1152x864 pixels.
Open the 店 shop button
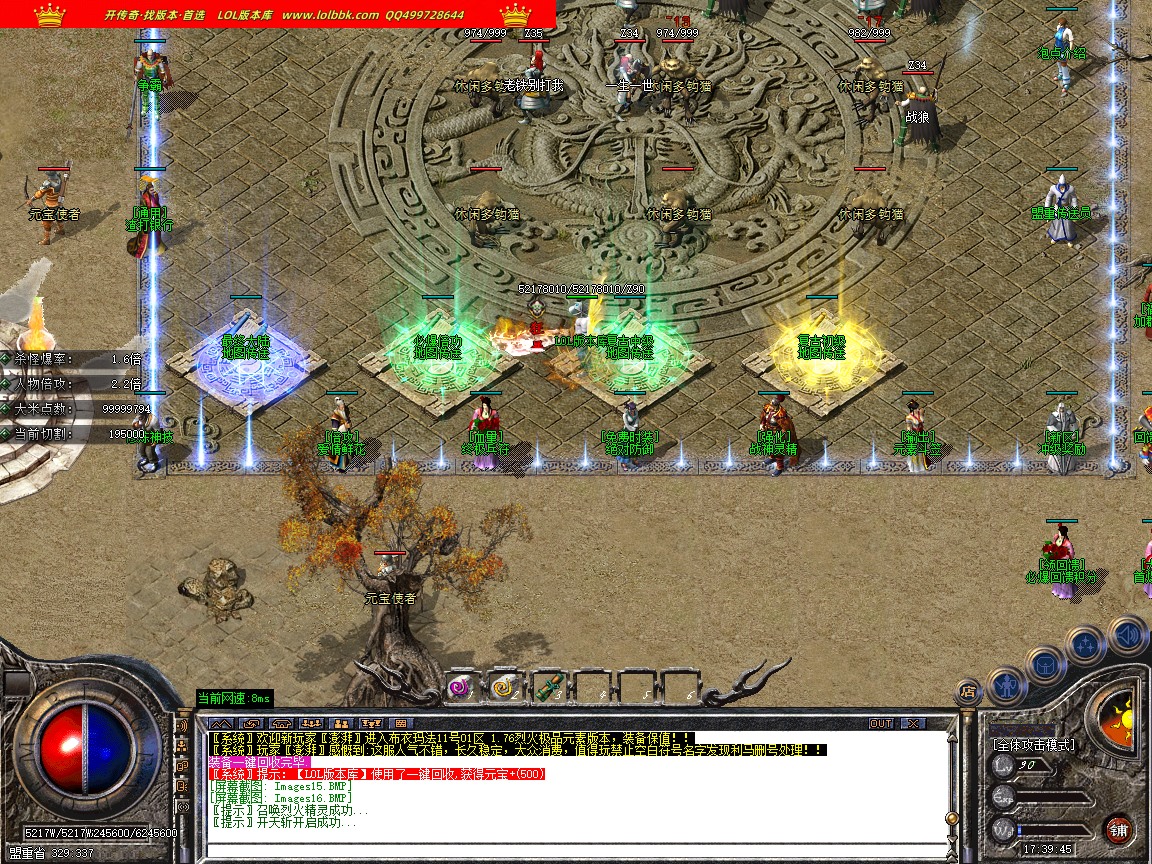(966, 690)
